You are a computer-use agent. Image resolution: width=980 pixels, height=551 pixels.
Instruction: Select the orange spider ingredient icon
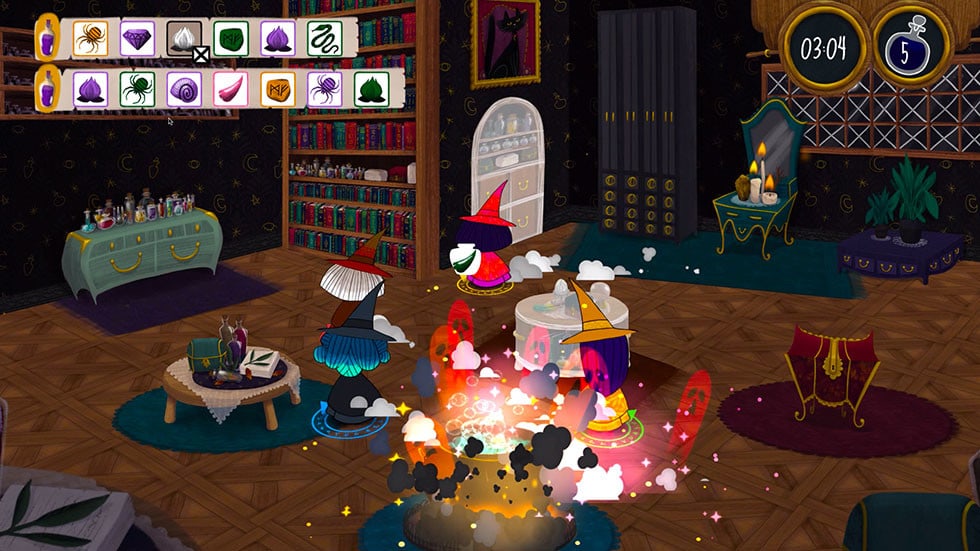[x=90, y=38]
